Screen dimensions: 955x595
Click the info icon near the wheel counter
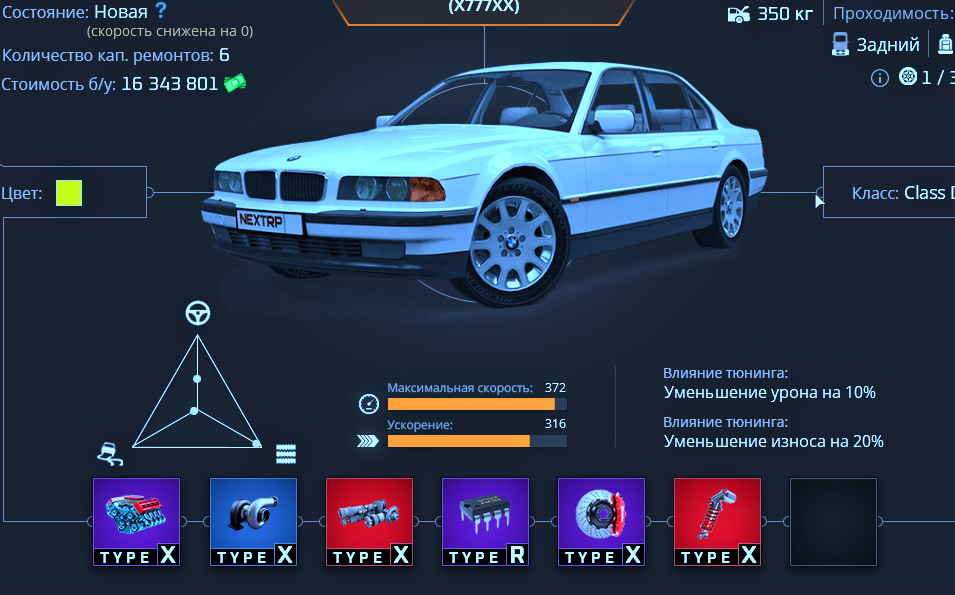point(880,78)
